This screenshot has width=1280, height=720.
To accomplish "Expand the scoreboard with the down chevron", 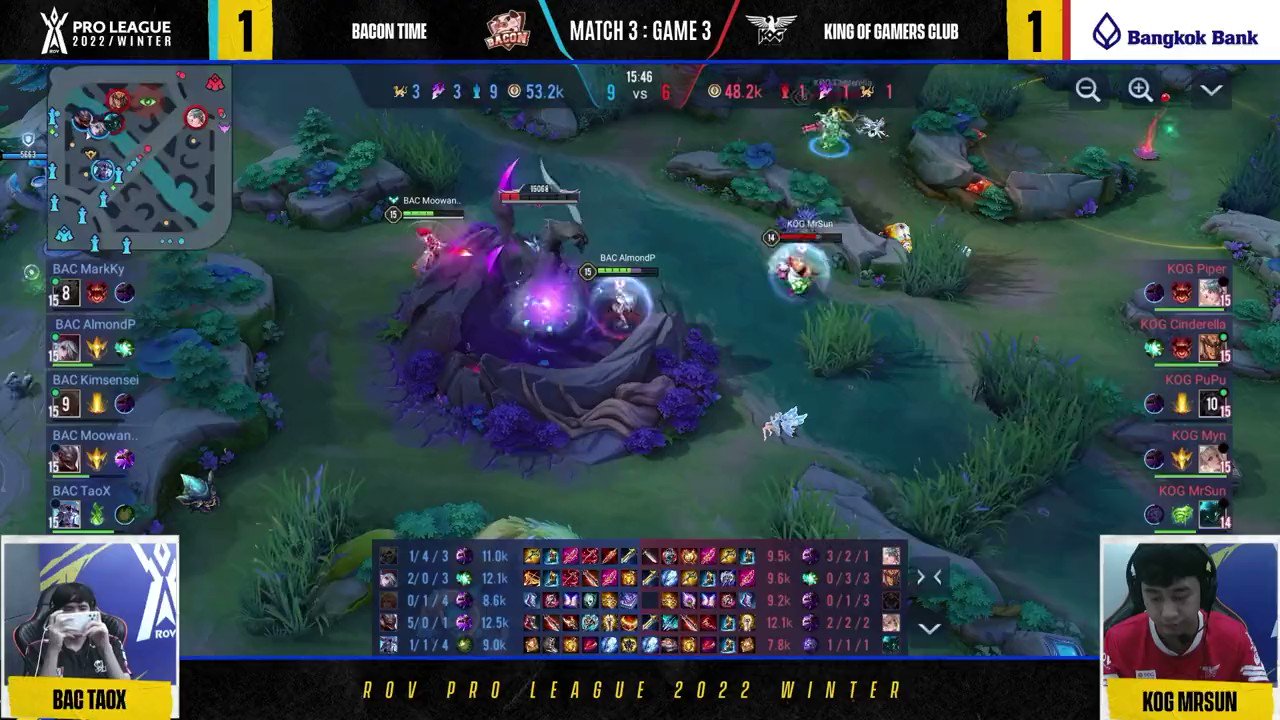I will 930,628.
